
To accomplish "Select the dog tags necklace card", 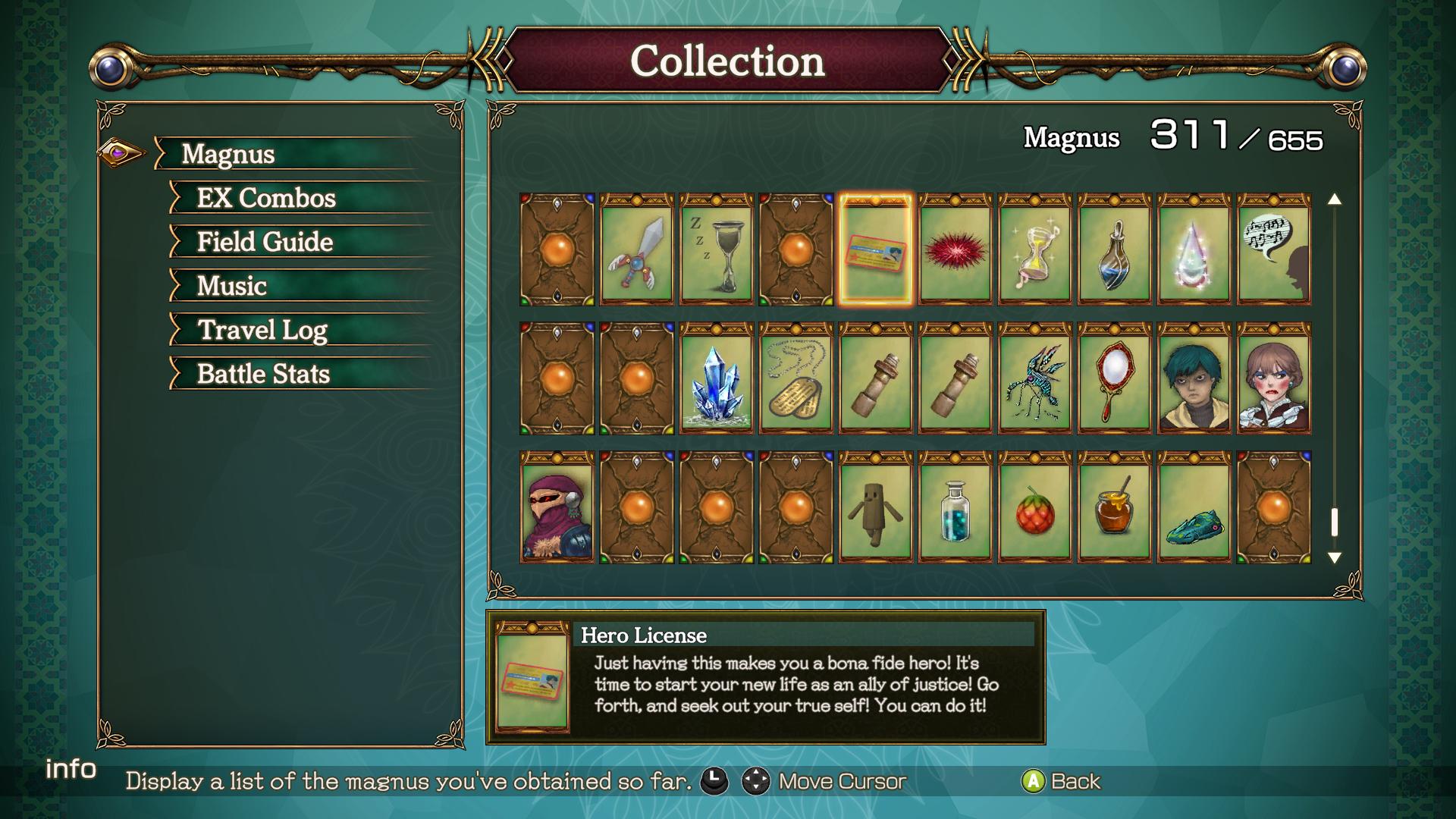I will click(795, 378).
